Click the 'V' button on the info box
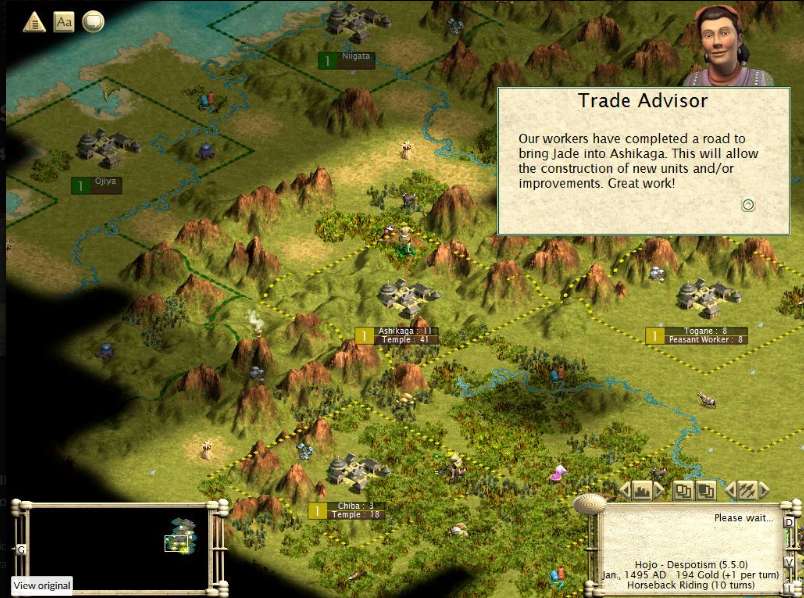 coord(788,562)
